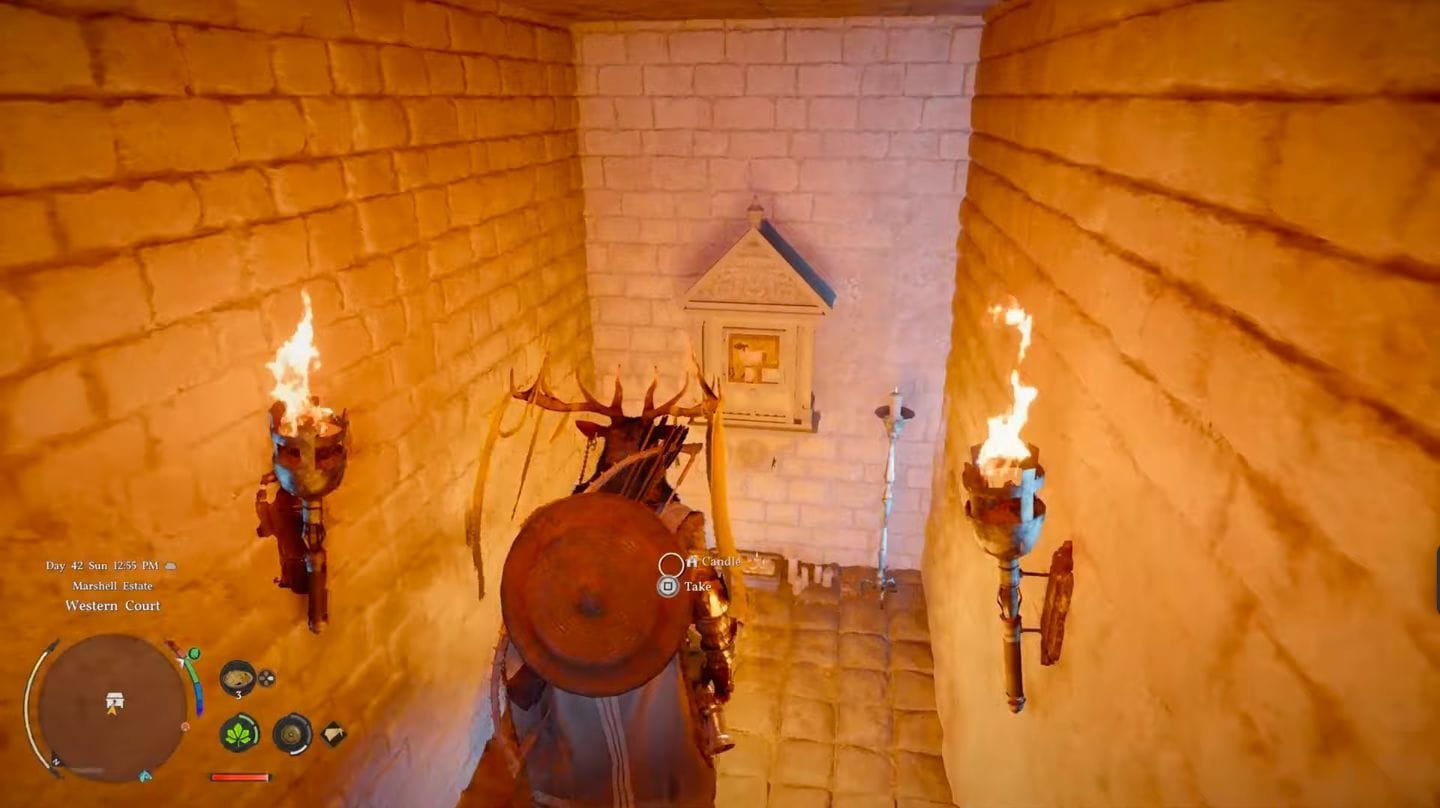Image resolution: width=1440 pixels, height=808 pixels.
Task: Click the green leaf survival icon
Action: point(239,734)
